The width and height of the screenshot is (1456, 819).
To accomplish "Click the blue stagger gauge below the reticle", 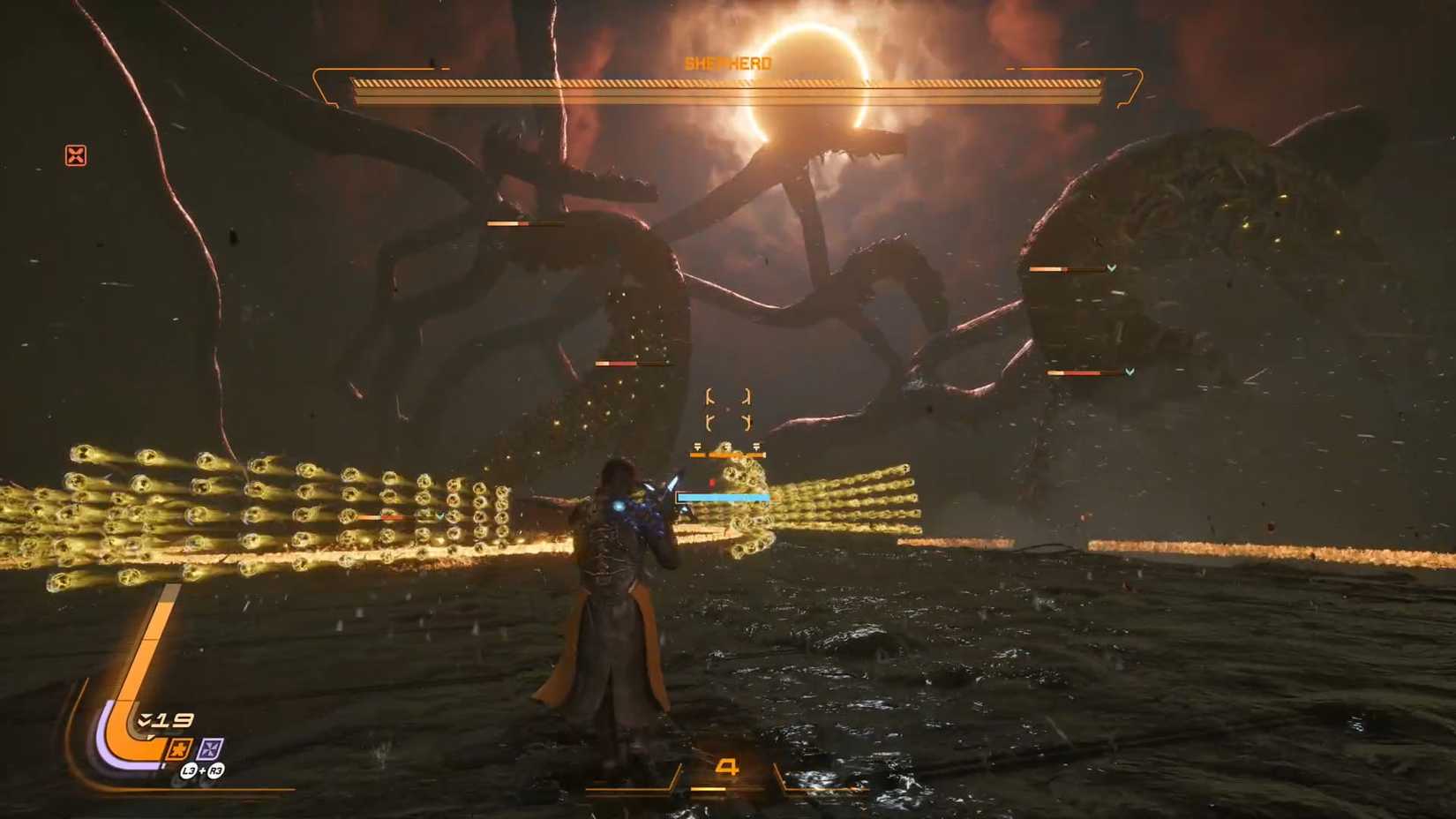I will click(723, 497).
